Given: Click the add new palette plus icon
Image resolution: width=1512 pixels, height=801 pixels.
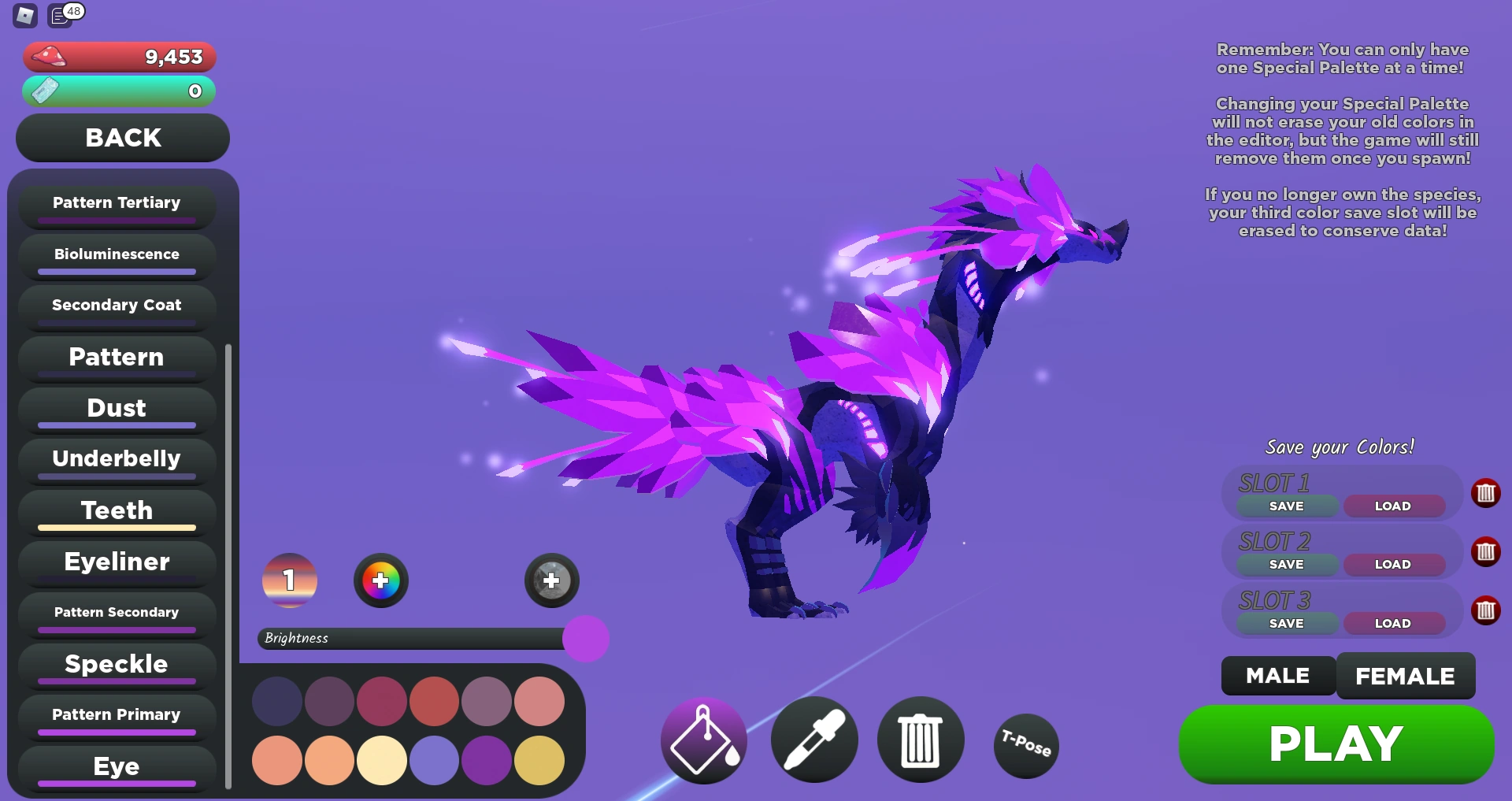Looking at the screenshot, I should (x=551, y=580).
